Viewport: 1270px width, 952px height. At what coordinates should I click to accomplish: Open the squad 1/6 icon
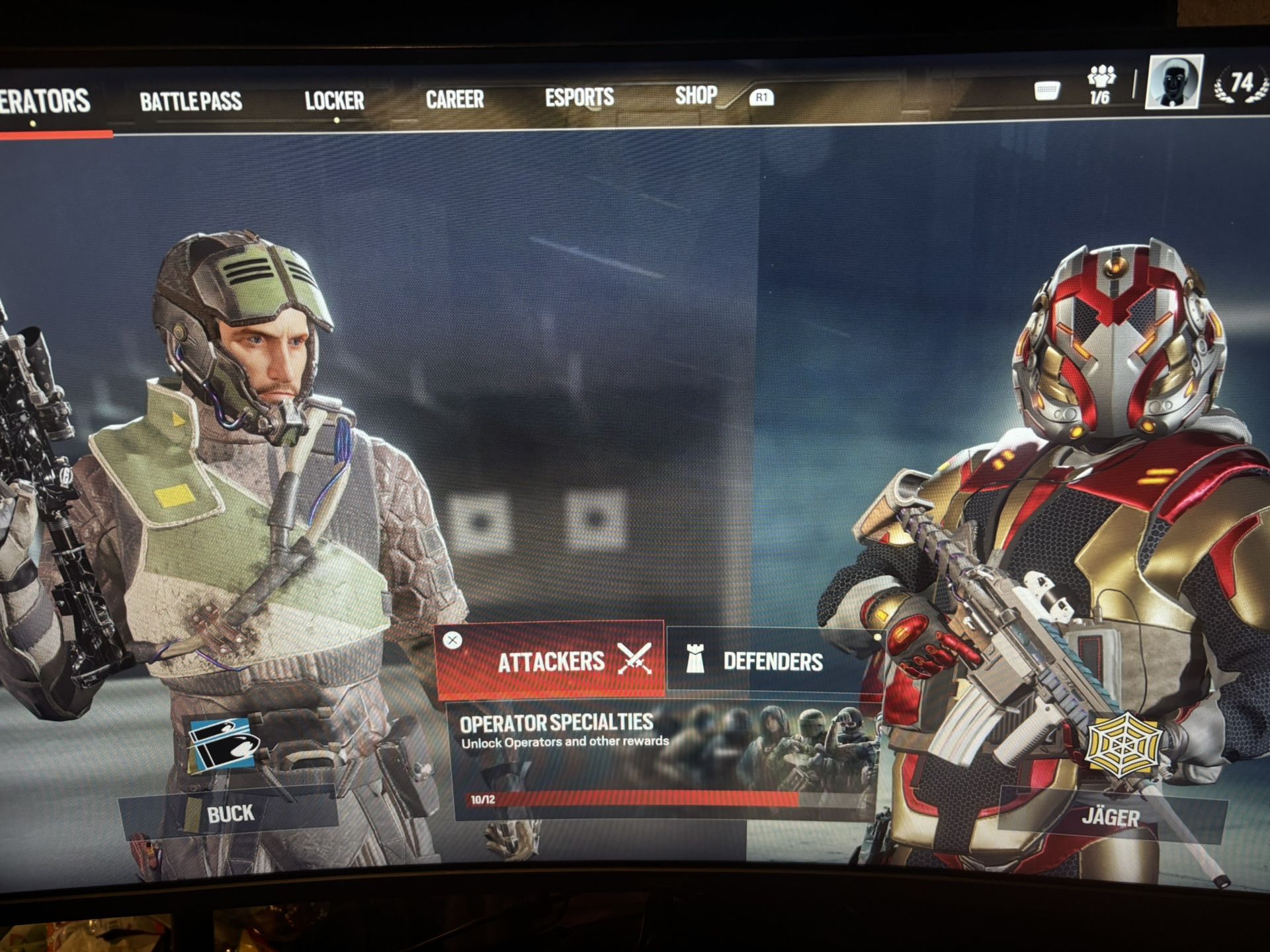pos(1100,85)
